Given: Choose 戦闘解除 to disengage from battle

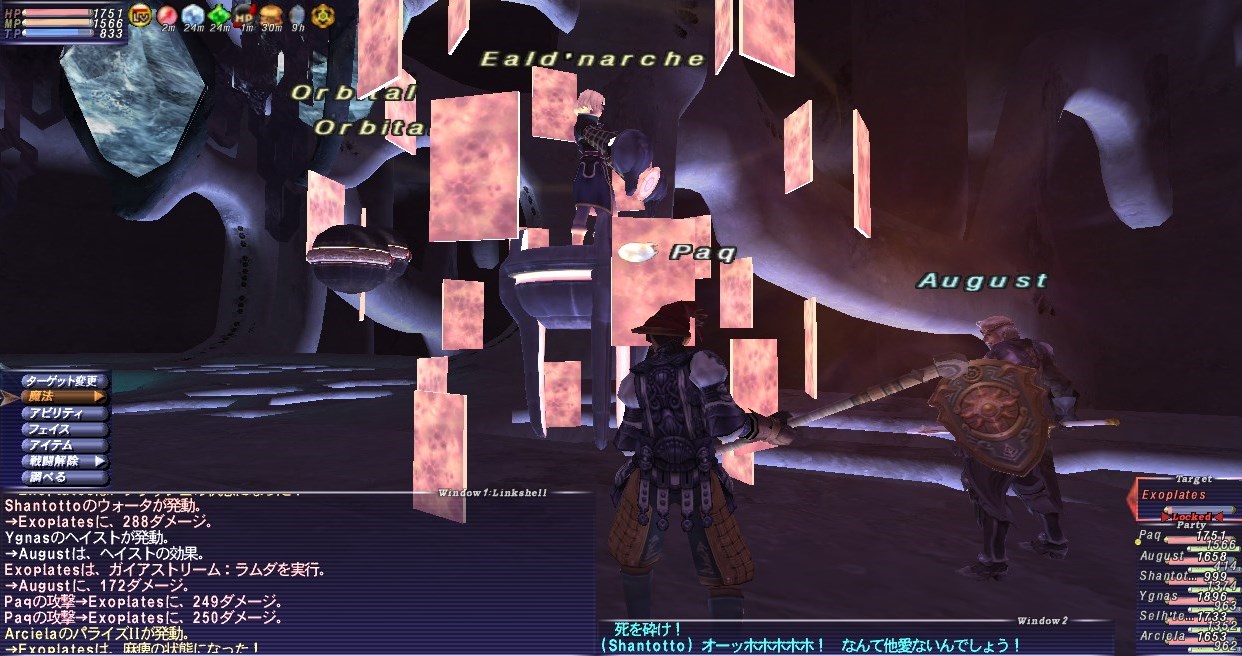Looking at the screenshot, I should click(x=62, y=461).
